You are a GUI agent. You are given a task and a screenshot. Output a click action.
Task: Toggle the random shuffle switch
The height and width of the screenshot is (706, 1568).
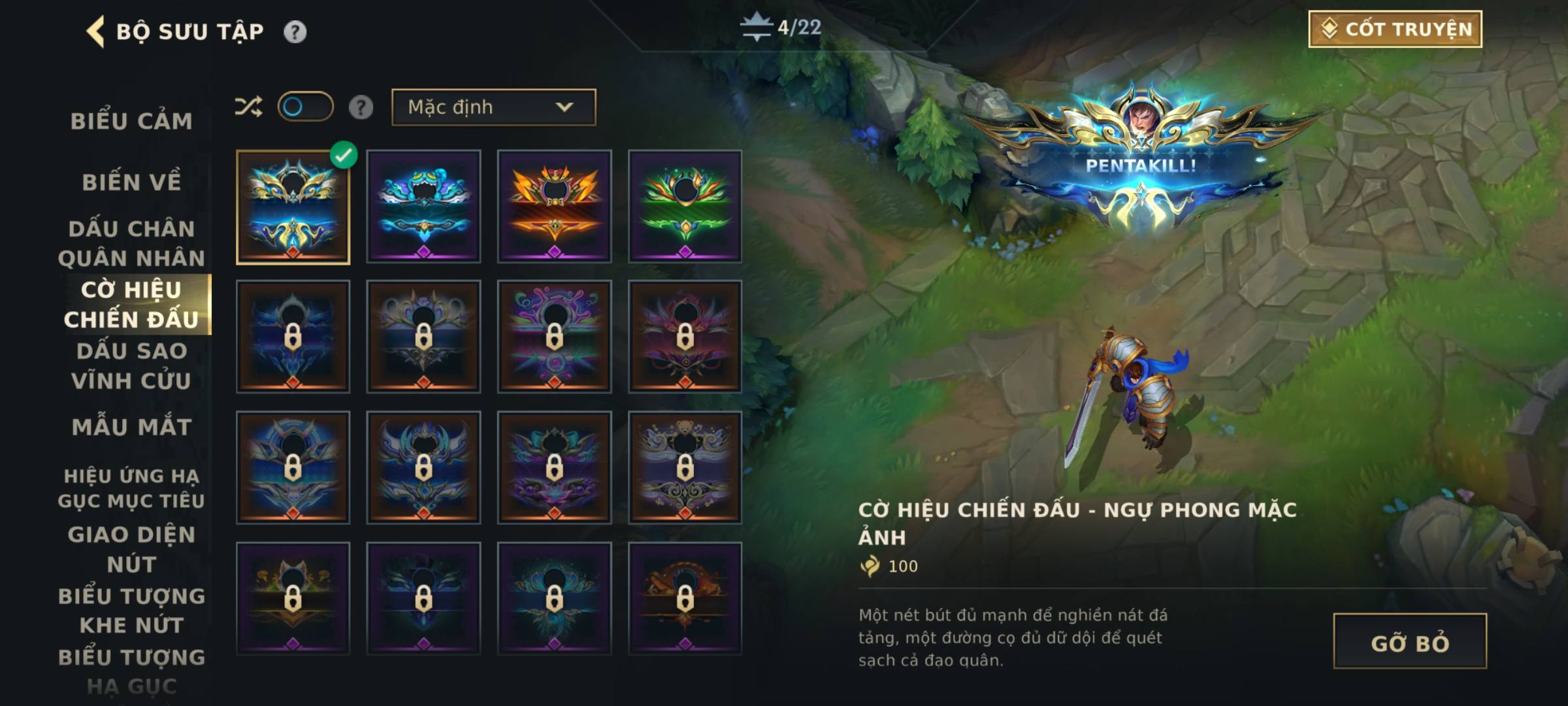[305, 107]
